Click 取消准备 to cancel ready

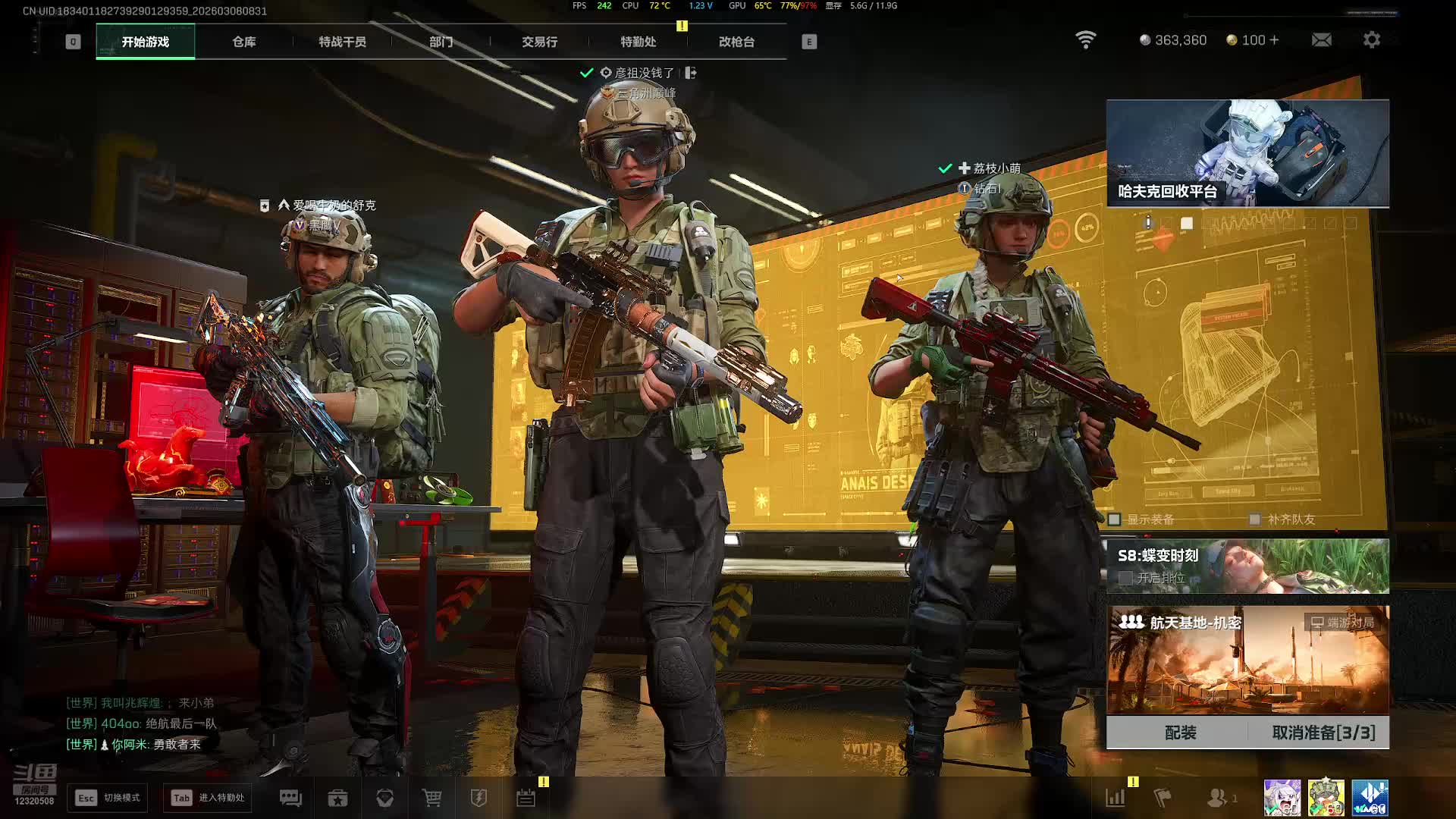click(1323, 733)
